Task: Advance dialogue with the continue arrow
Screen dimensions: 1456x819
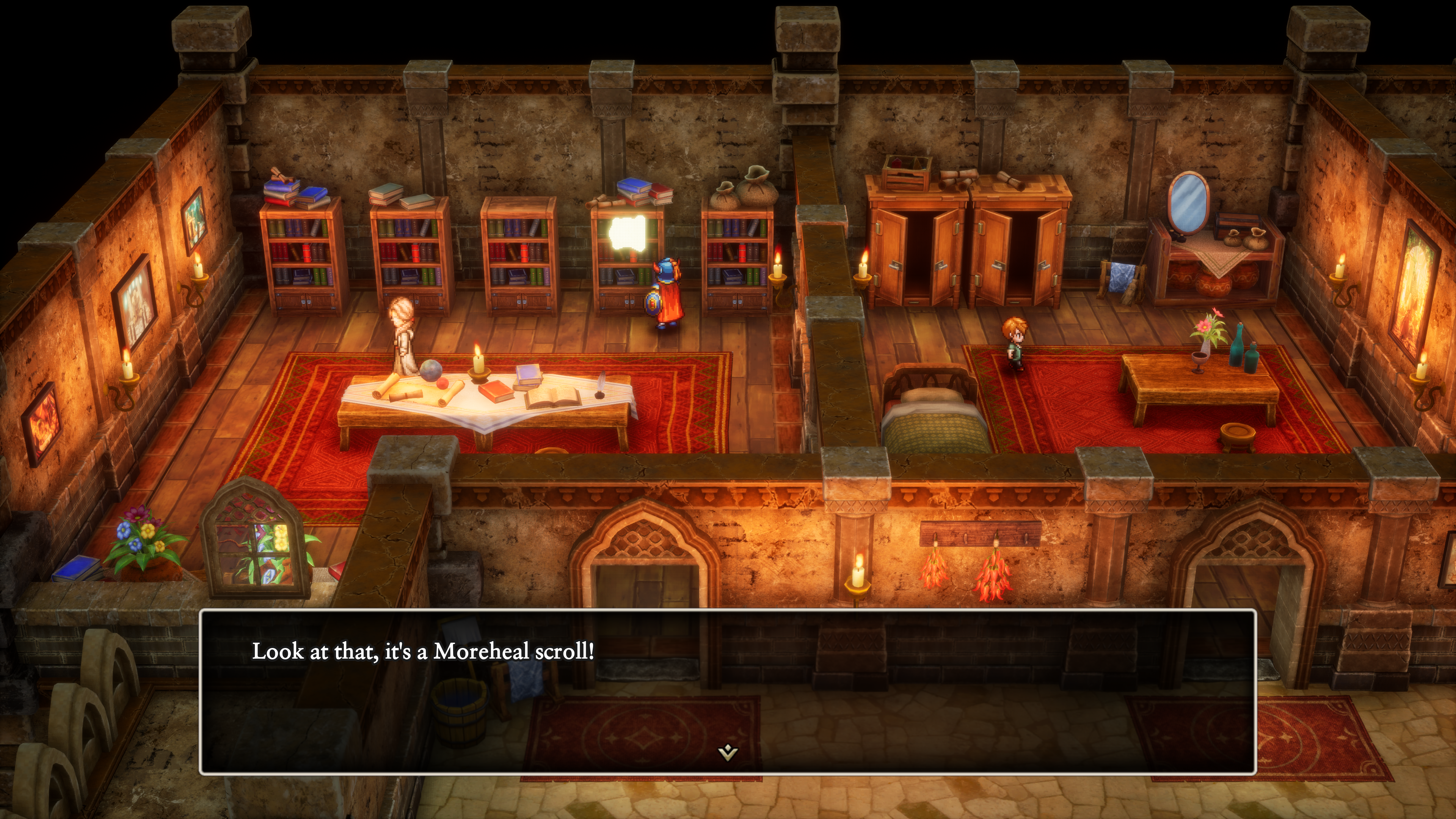Action: point(728,752)
